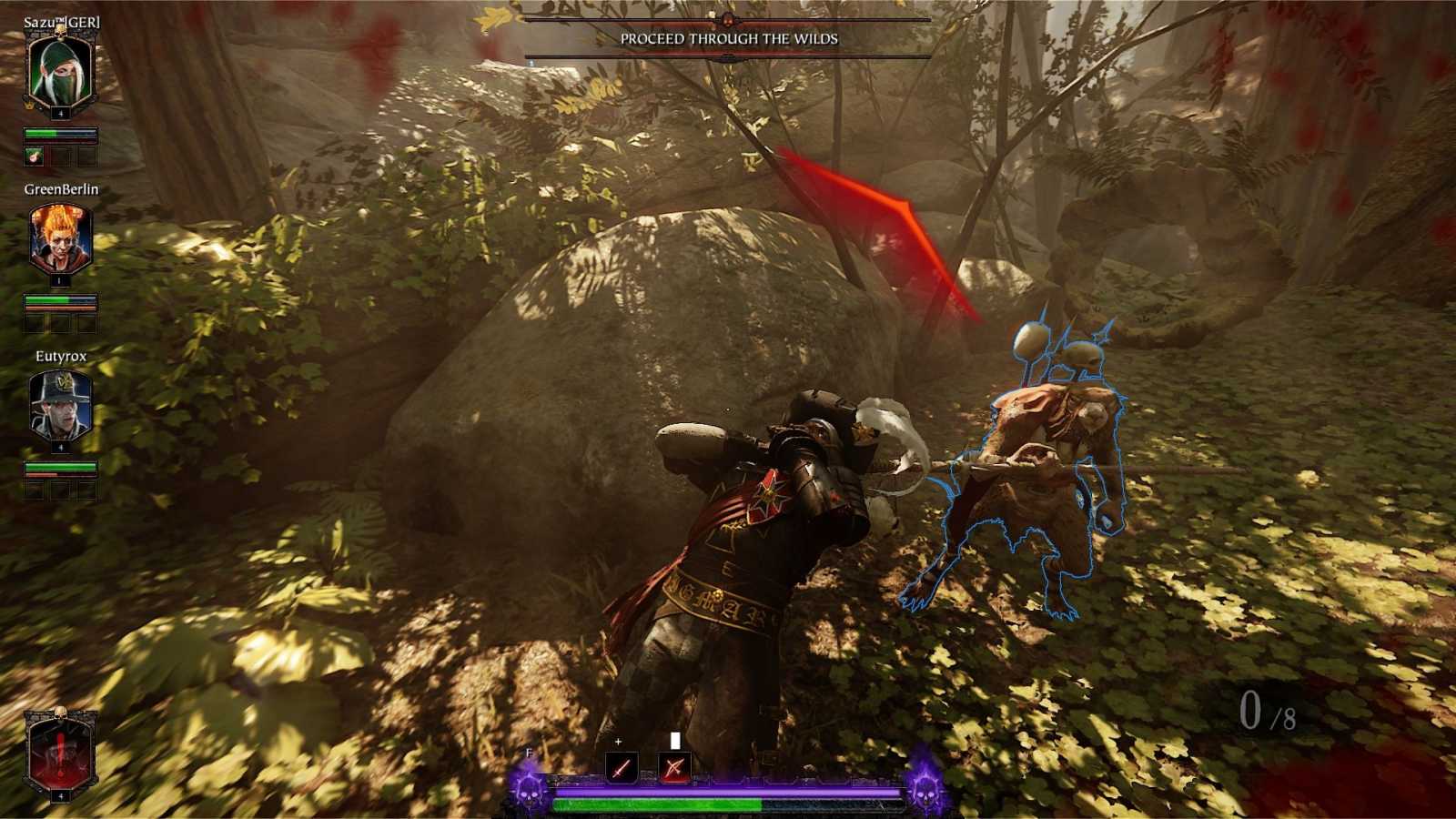This screenshot has height=819, width=1456.
Task: Click the PROCEED THROUGH THE WILDS objective banner
Action: click(x=728, y=40)
